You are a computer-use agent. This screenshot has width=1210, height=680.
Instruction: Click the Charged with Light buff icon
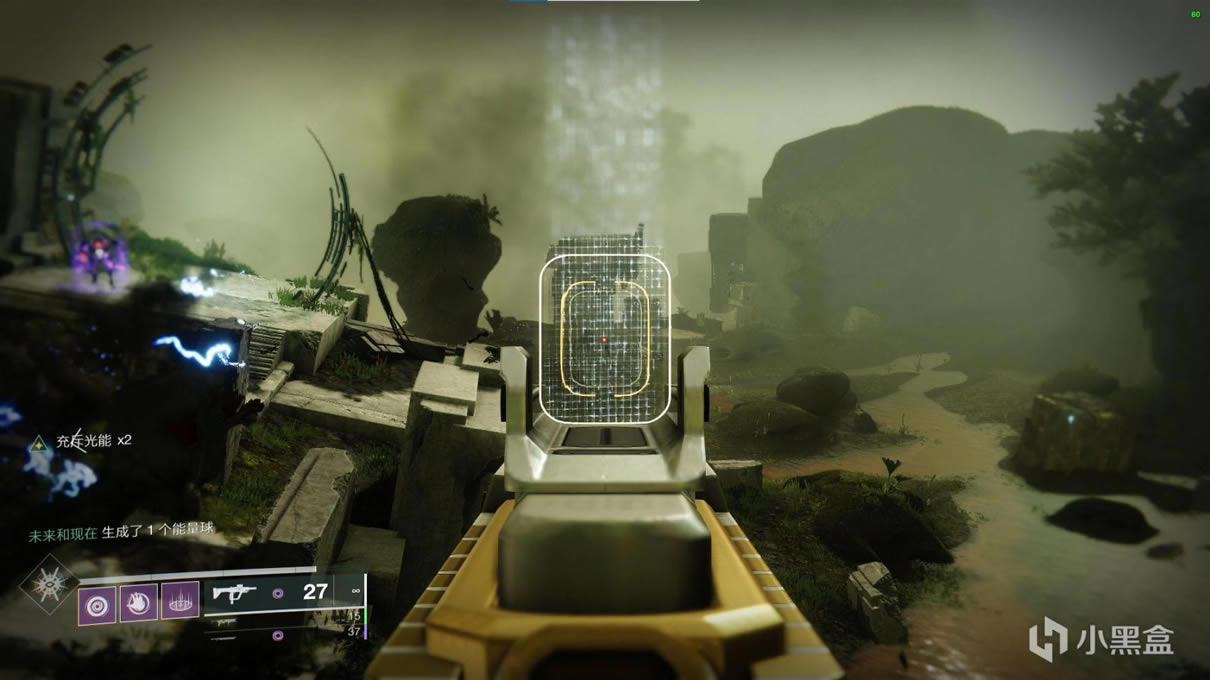coord(38,442)
